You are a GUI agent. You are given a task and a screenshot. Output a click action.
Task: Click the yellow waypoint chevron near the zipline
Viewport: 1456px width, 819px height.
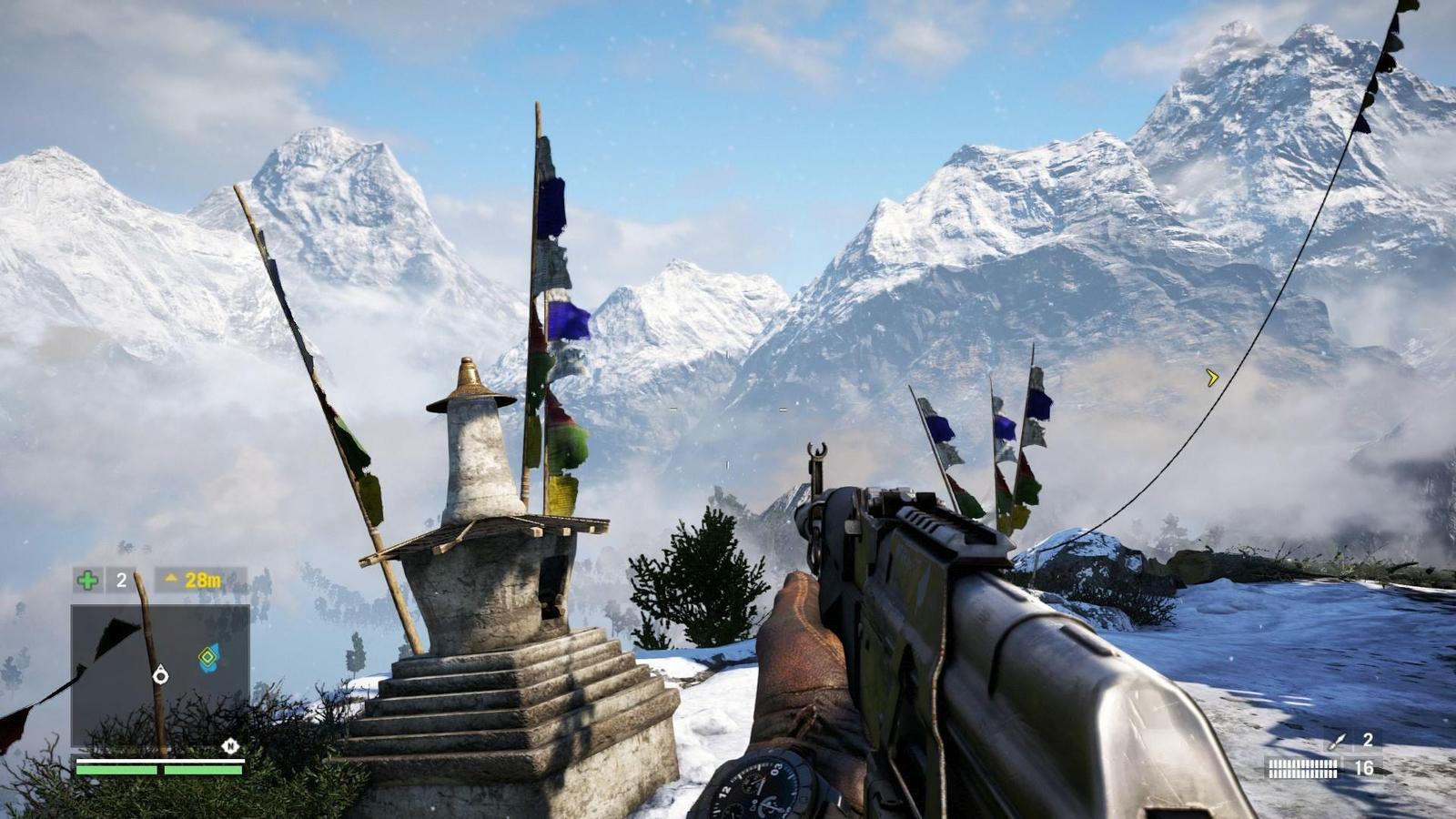[1212, 377]
